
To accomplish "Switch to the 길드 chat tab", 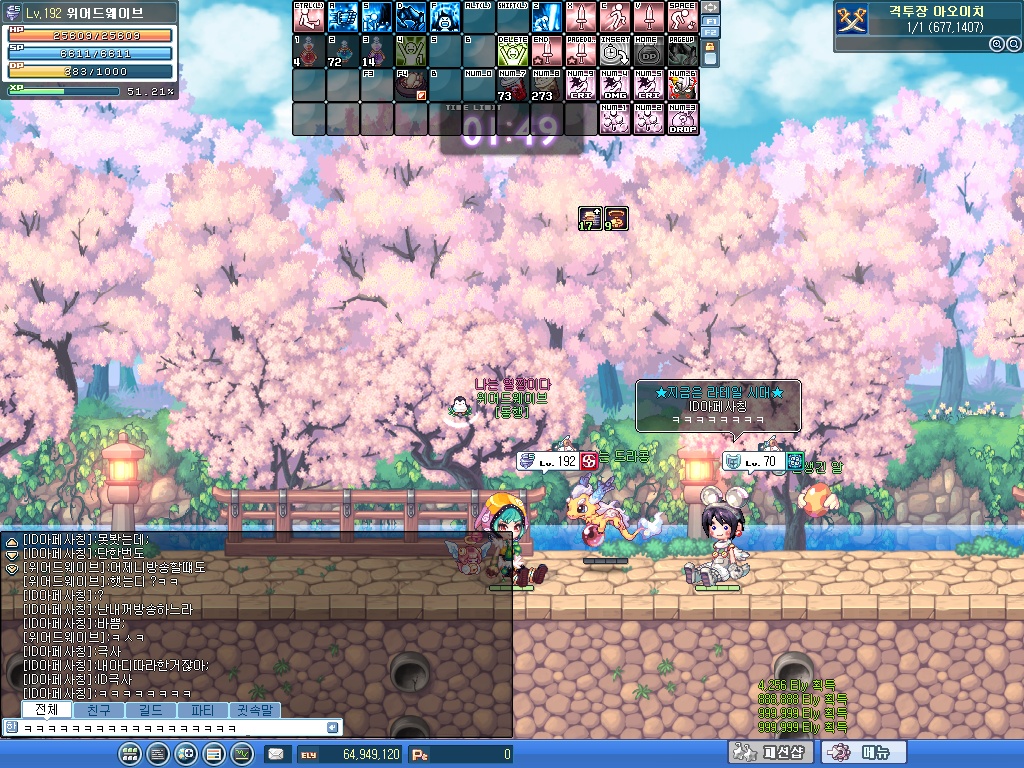I will [150, 710].
